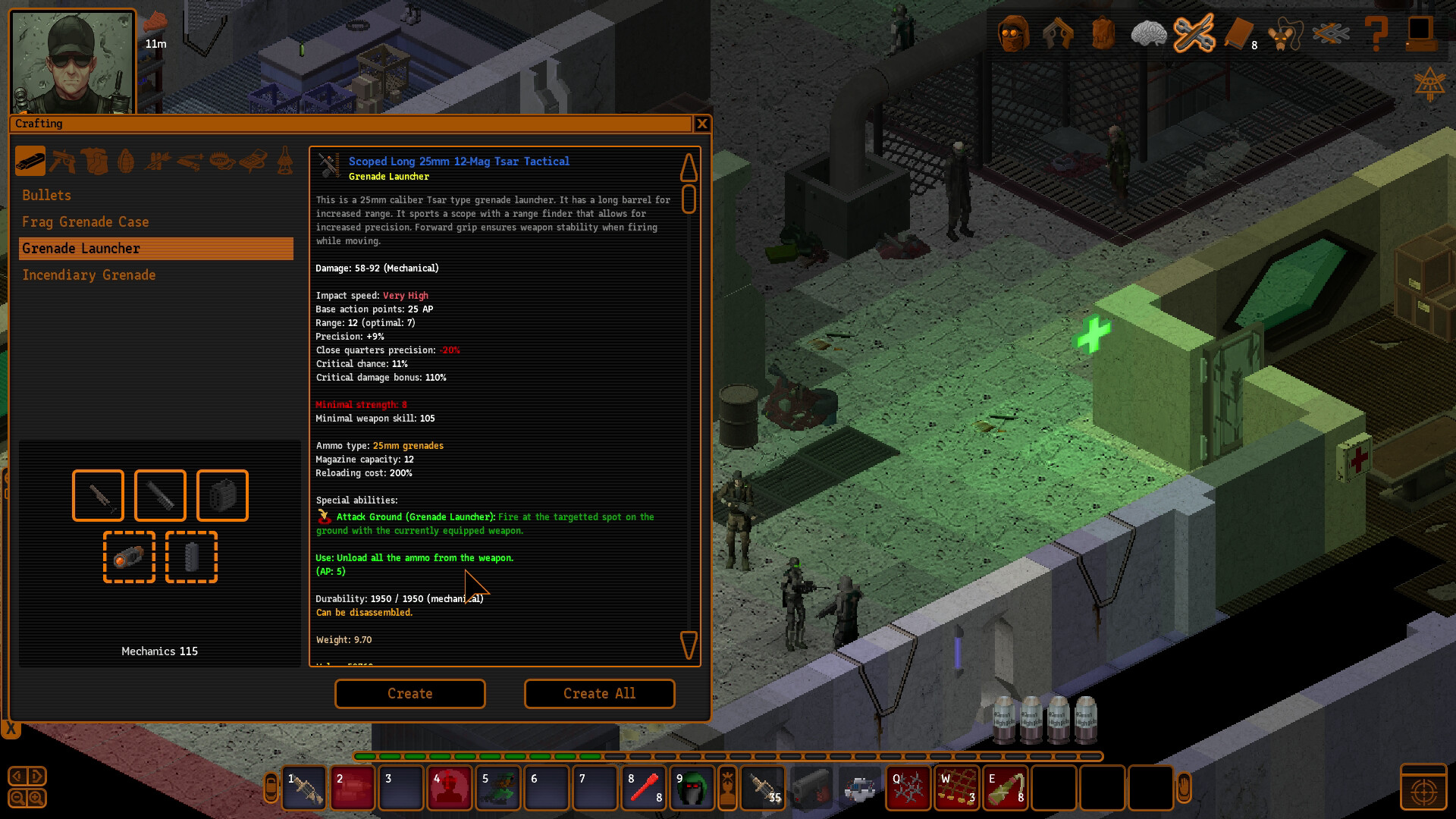Select the armor crafting category icon
This screenshot has width=1456, height=819.
point(94,162)
